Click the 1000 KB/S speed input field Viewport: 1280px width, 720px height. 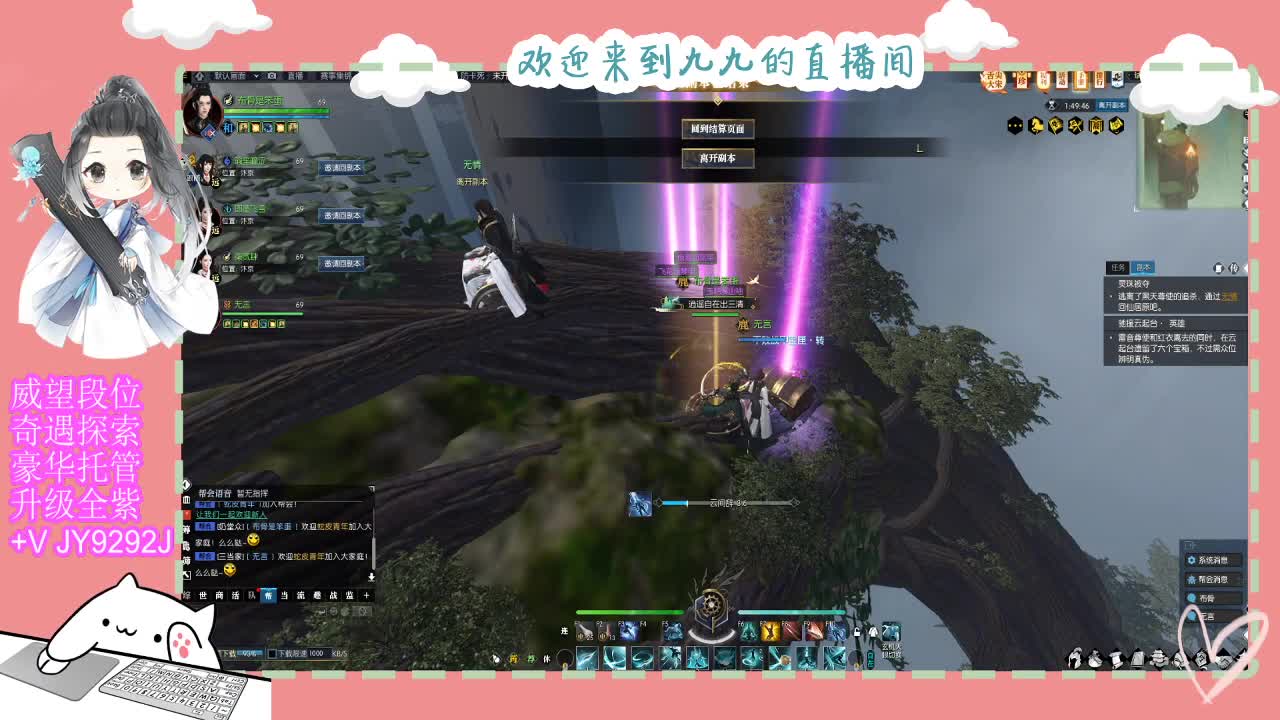coord(321,653)
